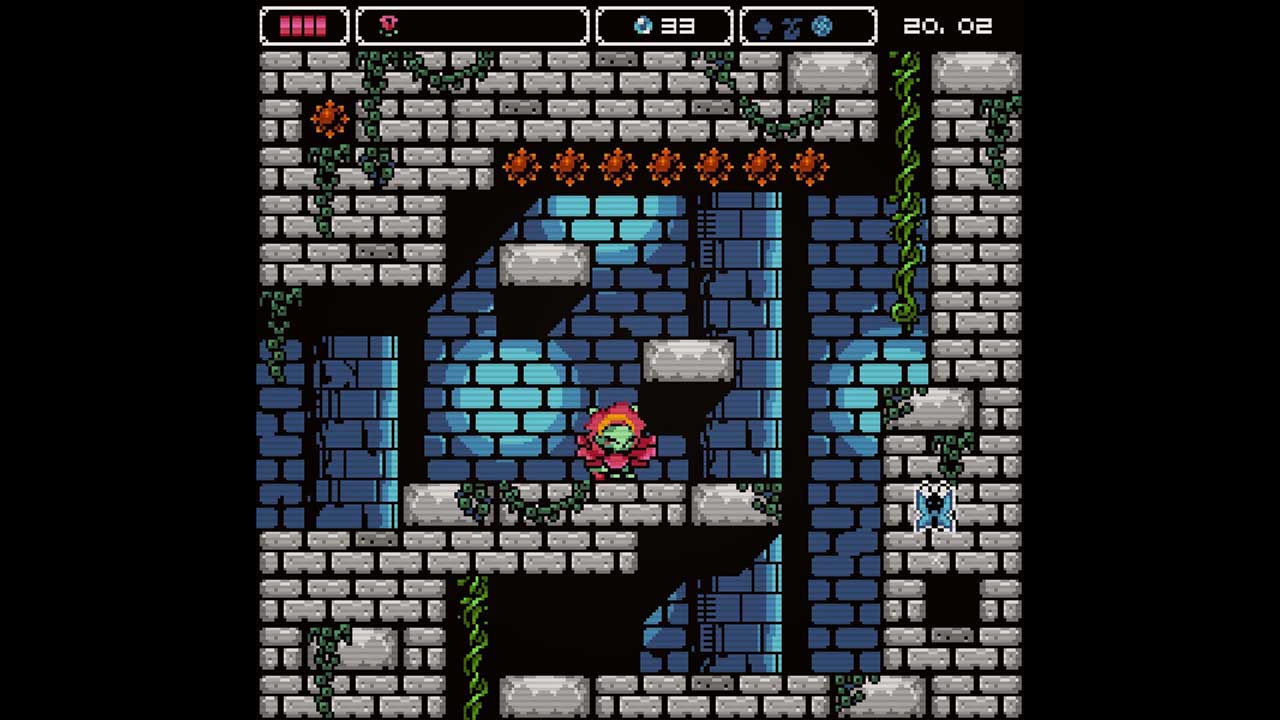The width and height of the screenshot is (1280, 720).
Task: Select the pink flower item icon
Action: [x=389, y=26]
